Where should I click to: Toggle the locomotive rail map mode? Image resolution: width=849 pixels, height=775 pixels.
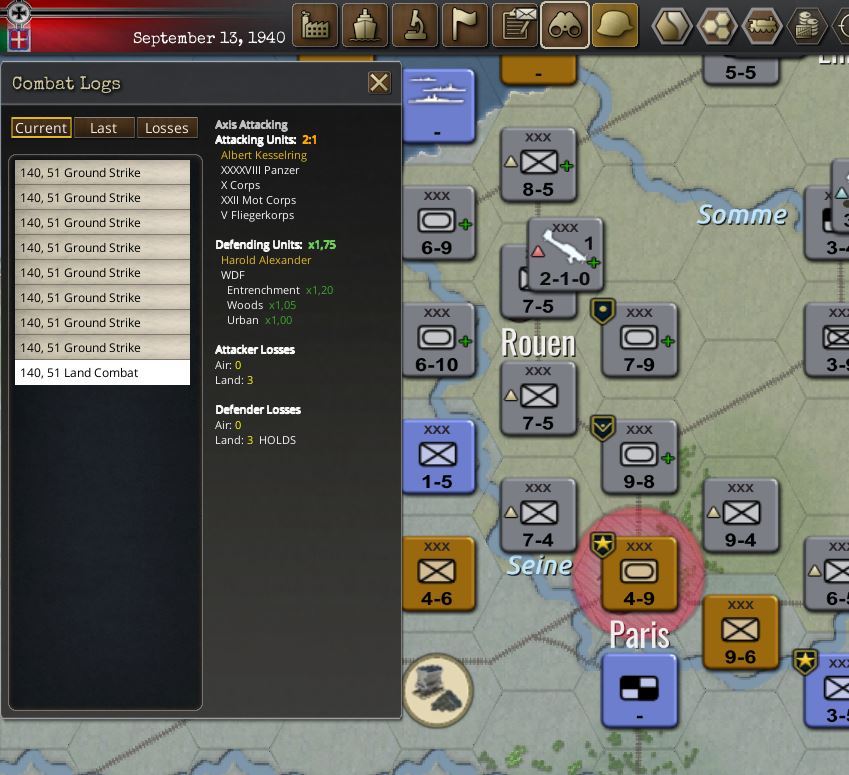point(761,26)
